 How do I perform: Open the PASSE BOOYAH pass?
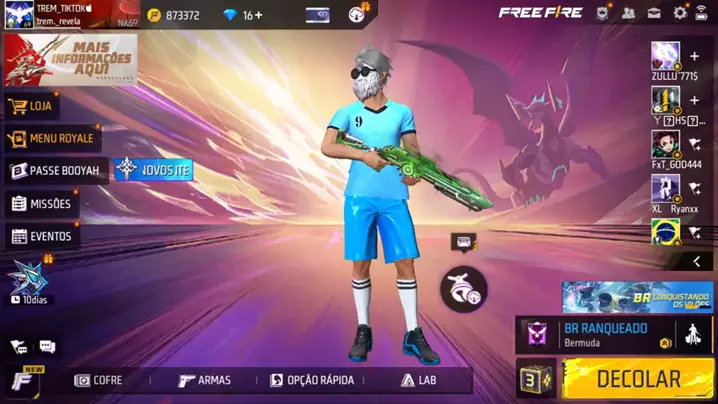point(56,170)
